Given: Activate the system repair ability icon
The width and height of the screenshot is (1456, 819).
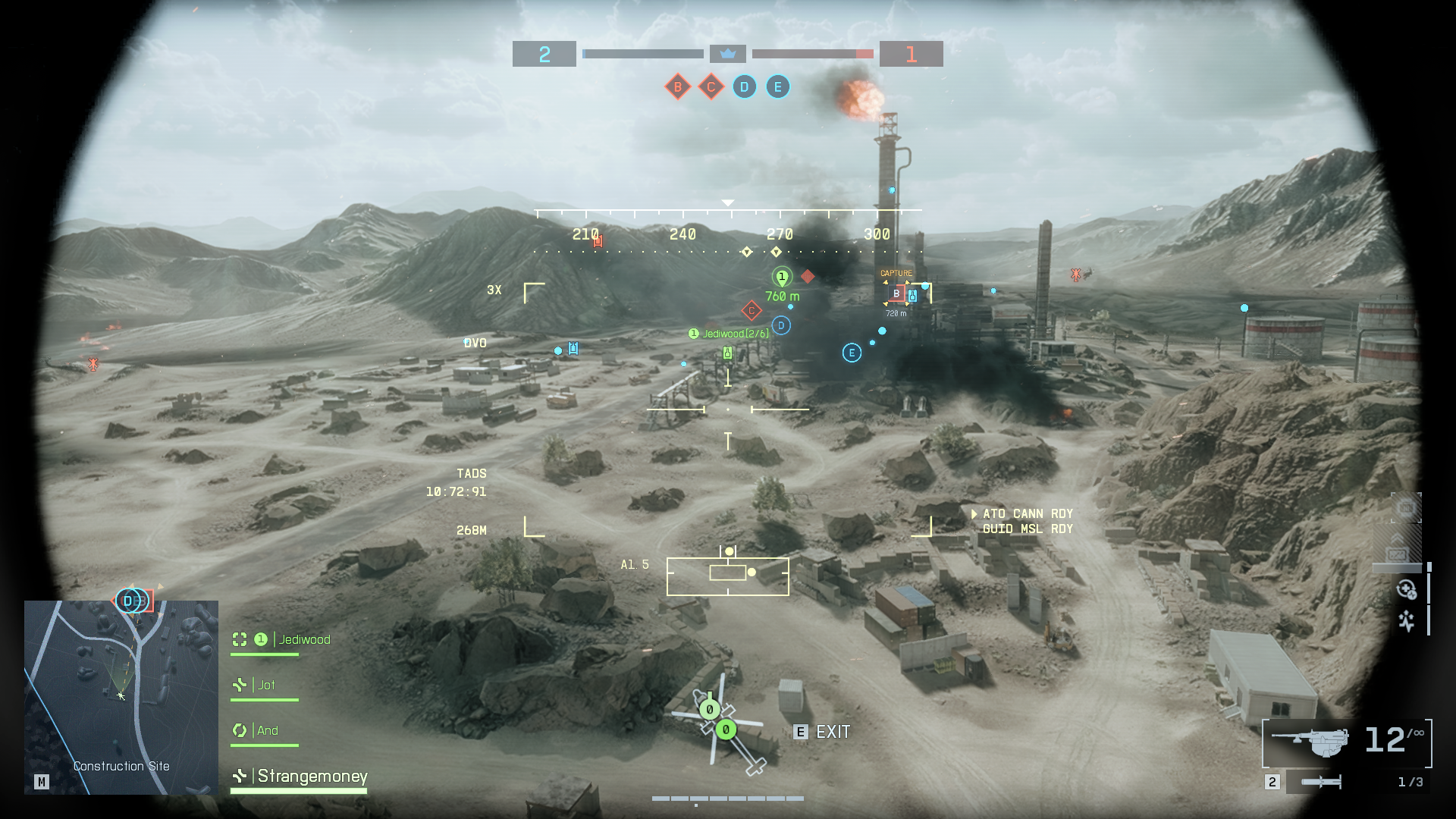Looking at the screenshot, I should tap(1406, 589).
